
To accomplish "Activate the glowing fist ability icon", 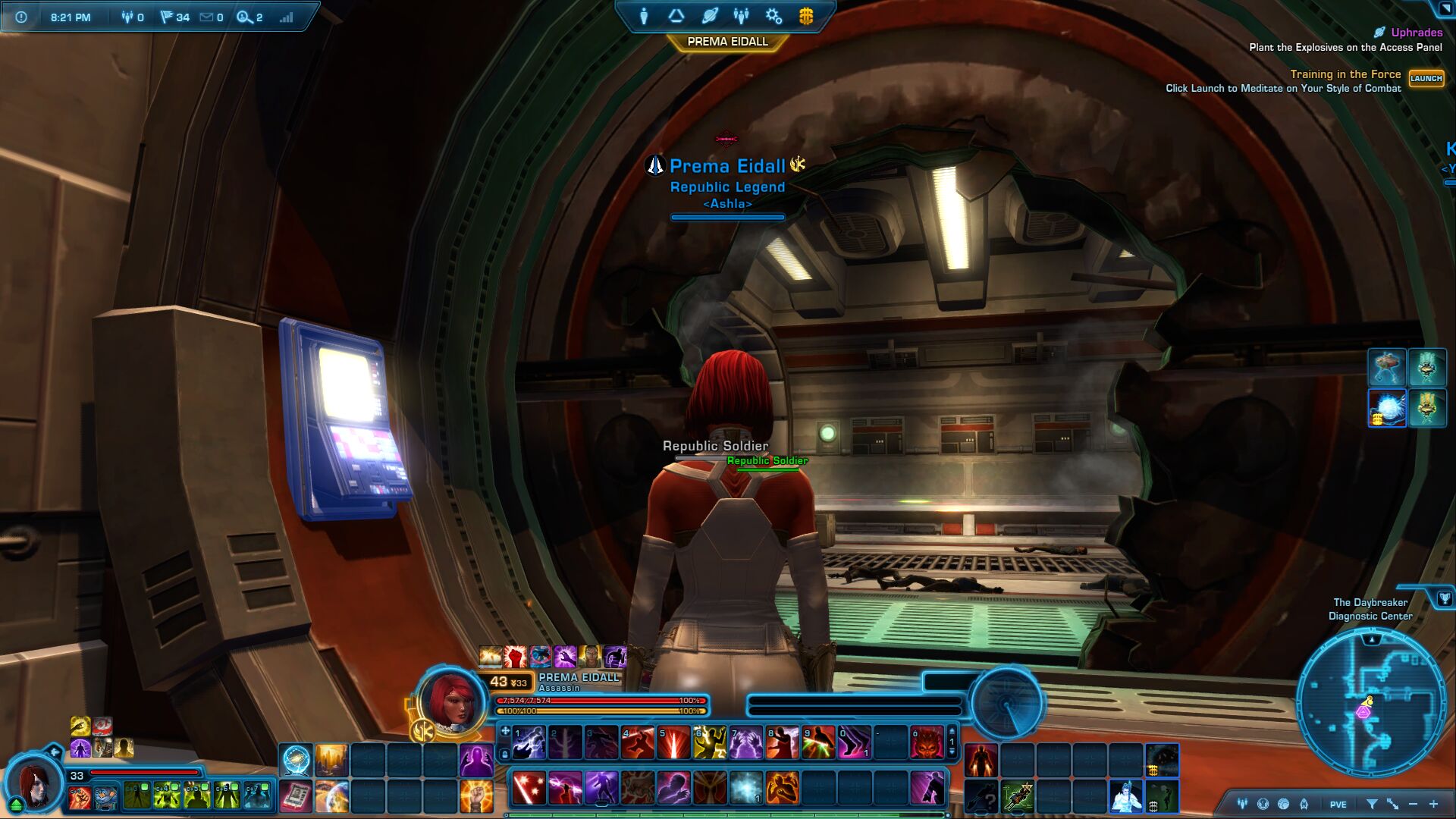I will tap(476, 797).
